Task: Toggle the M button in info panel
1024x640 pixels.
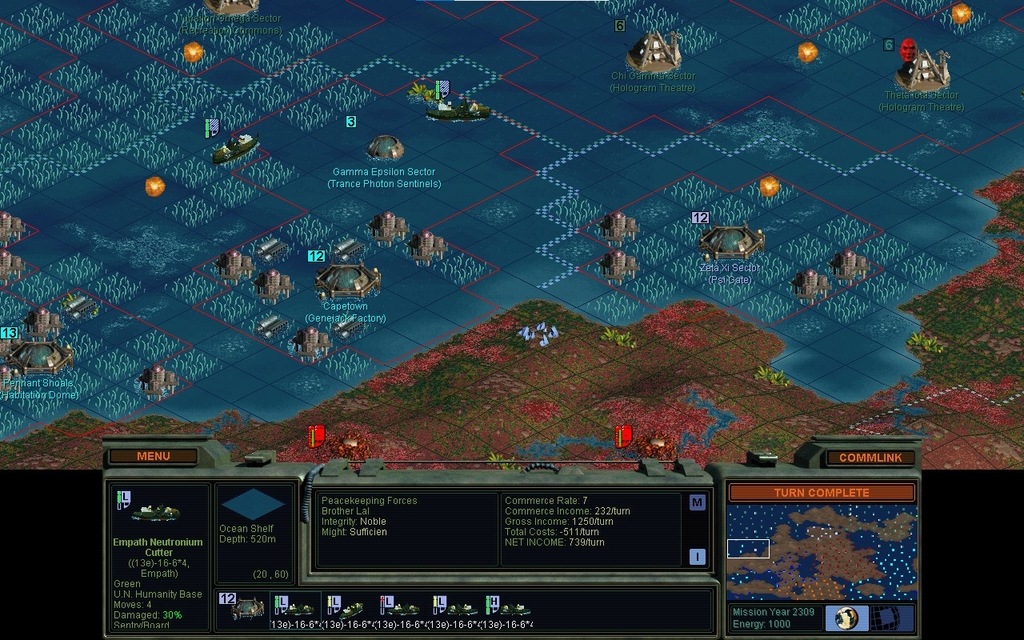Action: 697,503
